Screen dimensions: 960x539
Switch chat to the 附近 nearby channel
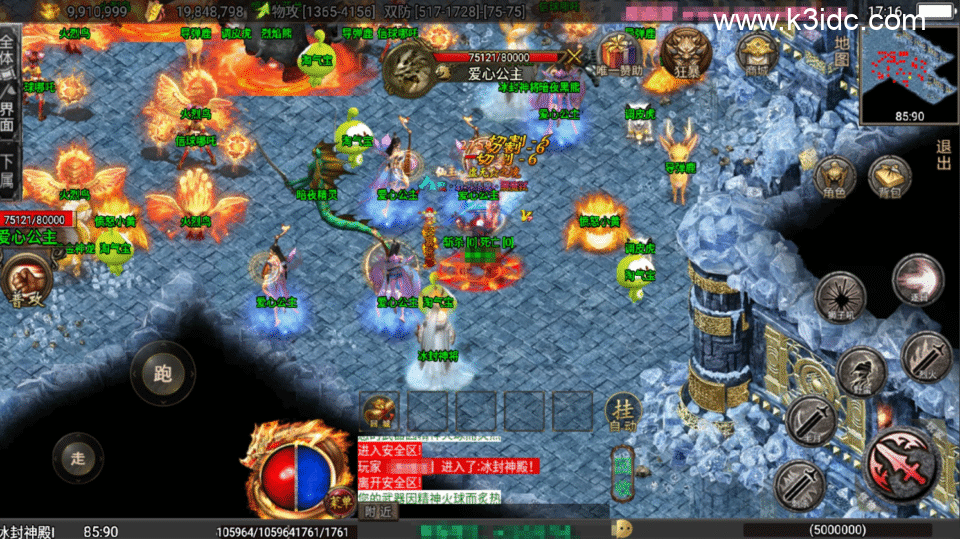pos(377,511)
